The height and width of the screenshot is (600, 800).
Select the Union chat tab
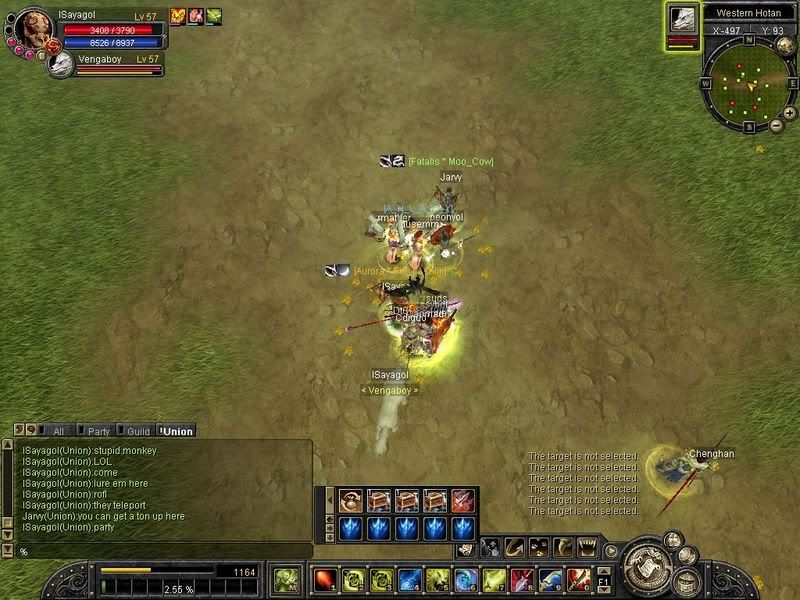pyautogui.click(x=176, y=431)
